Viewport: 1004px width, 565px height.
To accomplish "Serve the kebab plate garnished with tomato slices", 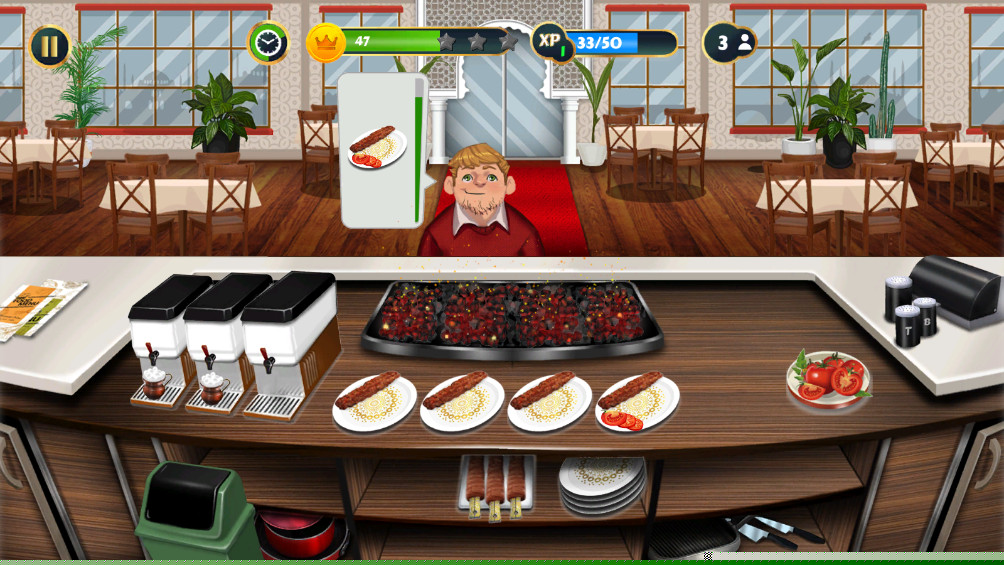I will [x=637, y=402].
